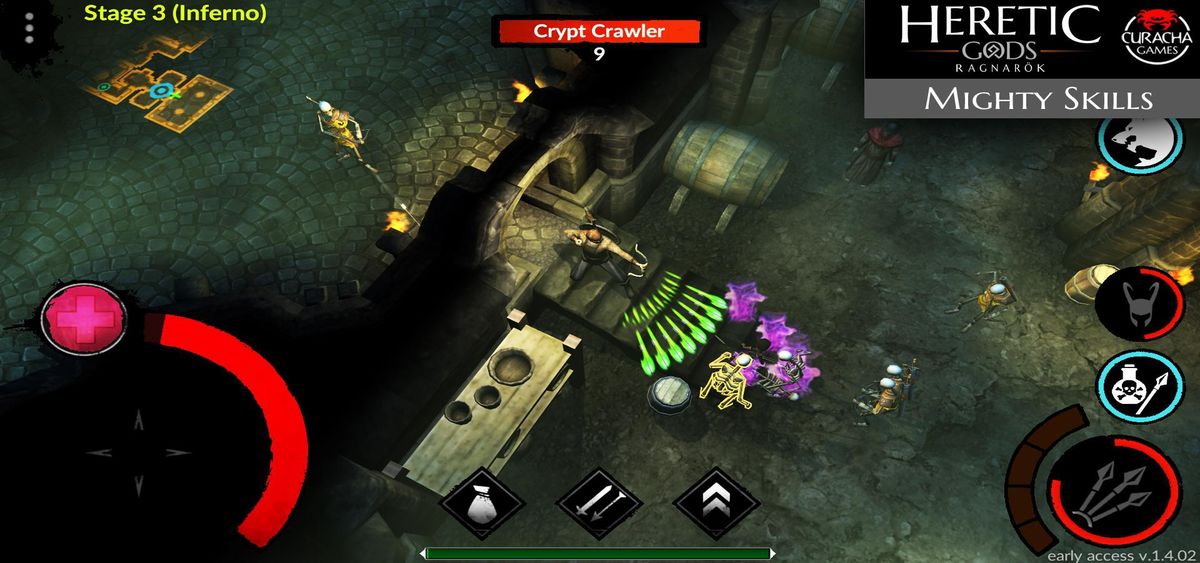1200x563 pixels.
Task: Tap the sword weapon swap button
Action: 596,504
